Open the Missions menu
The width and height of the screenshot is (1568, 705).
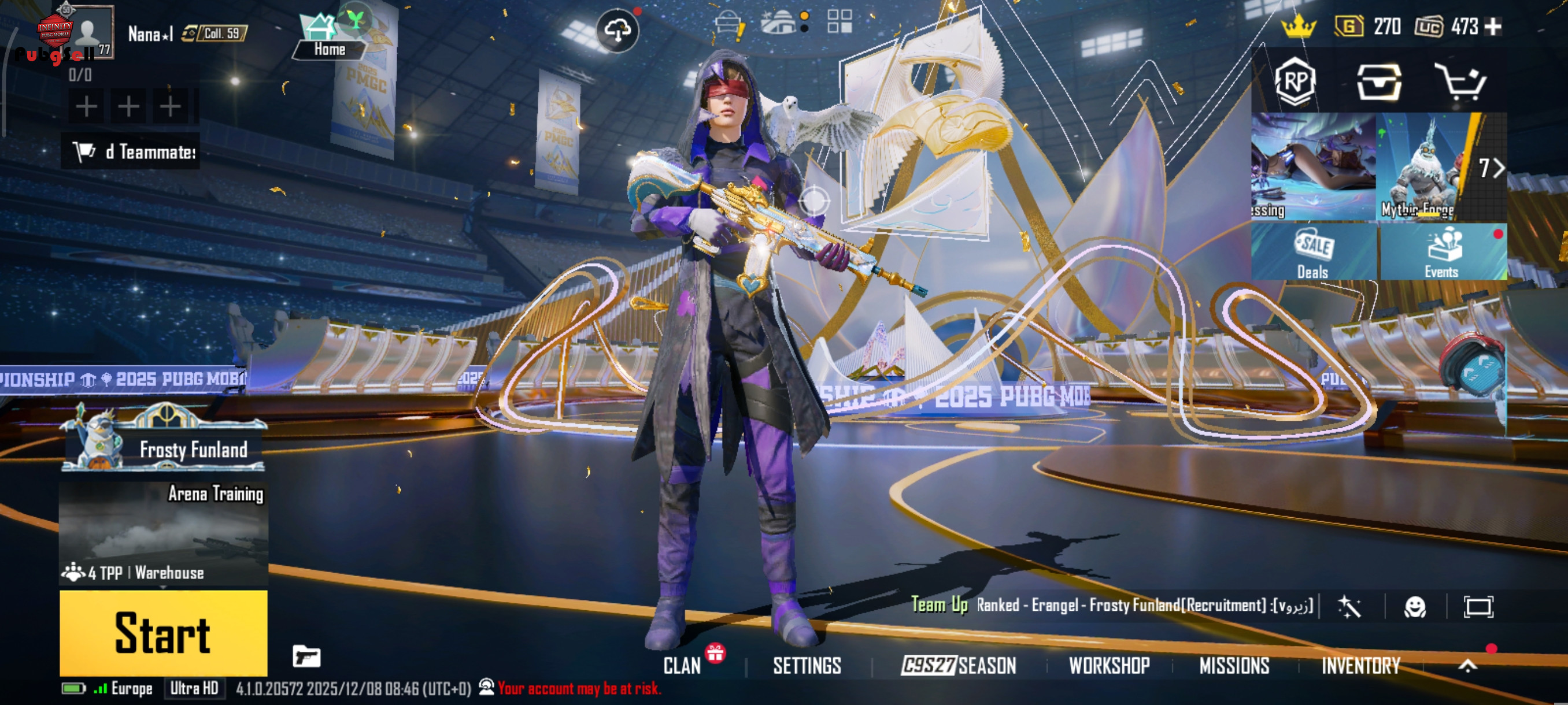click(1234, 666)
